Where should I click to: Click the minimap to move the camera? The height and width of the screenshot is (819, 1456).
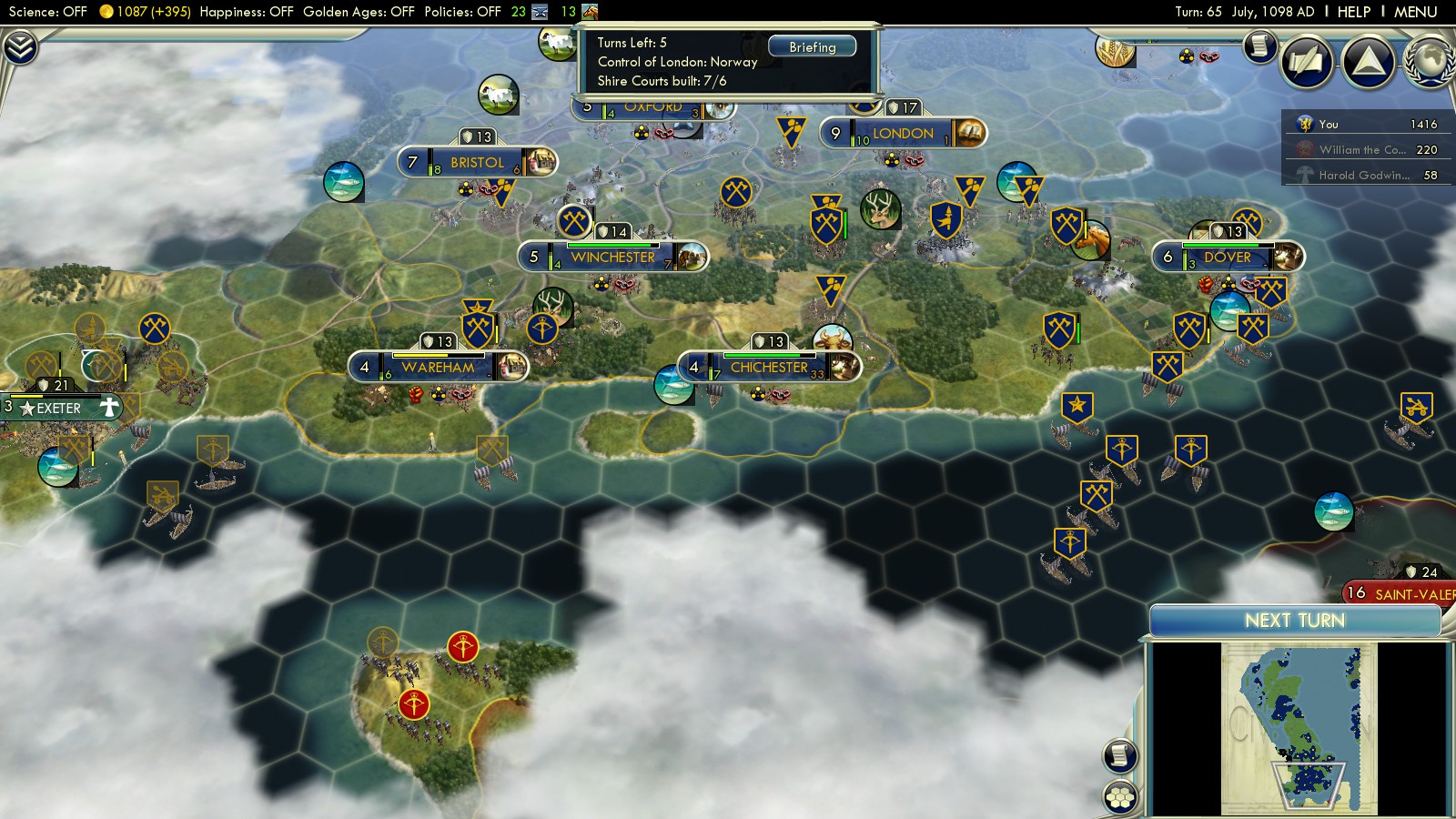coord(1299,728)
